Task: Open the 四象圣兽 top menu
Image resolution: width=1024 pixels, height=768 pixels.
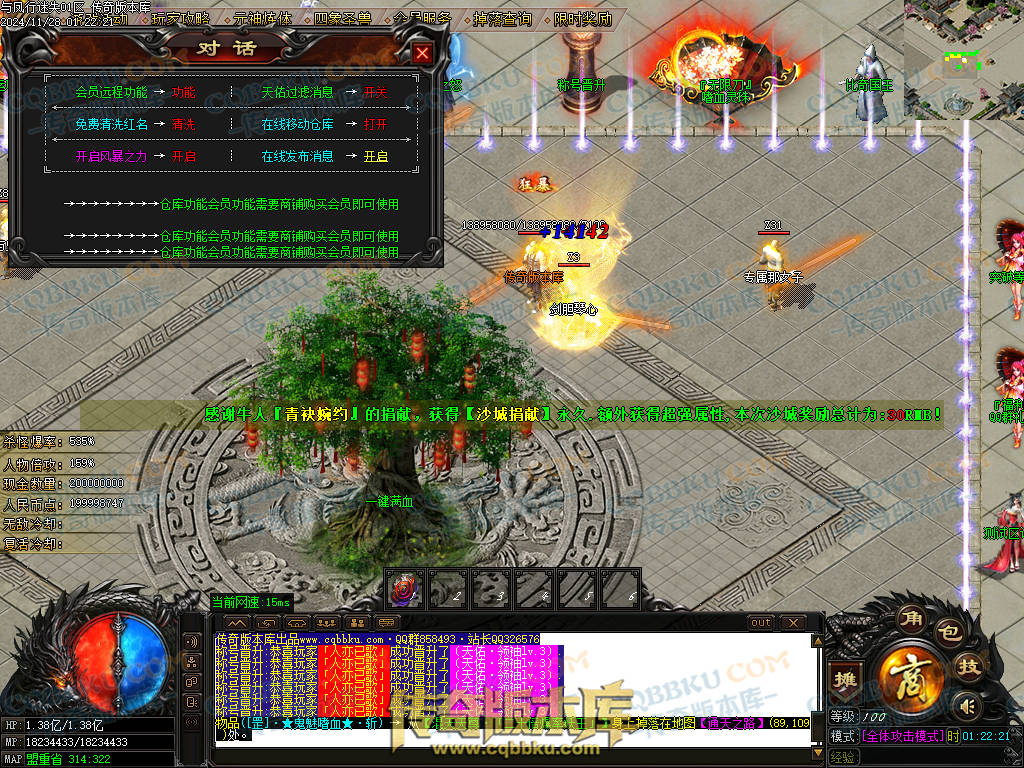Action: [x=342, y=19]
